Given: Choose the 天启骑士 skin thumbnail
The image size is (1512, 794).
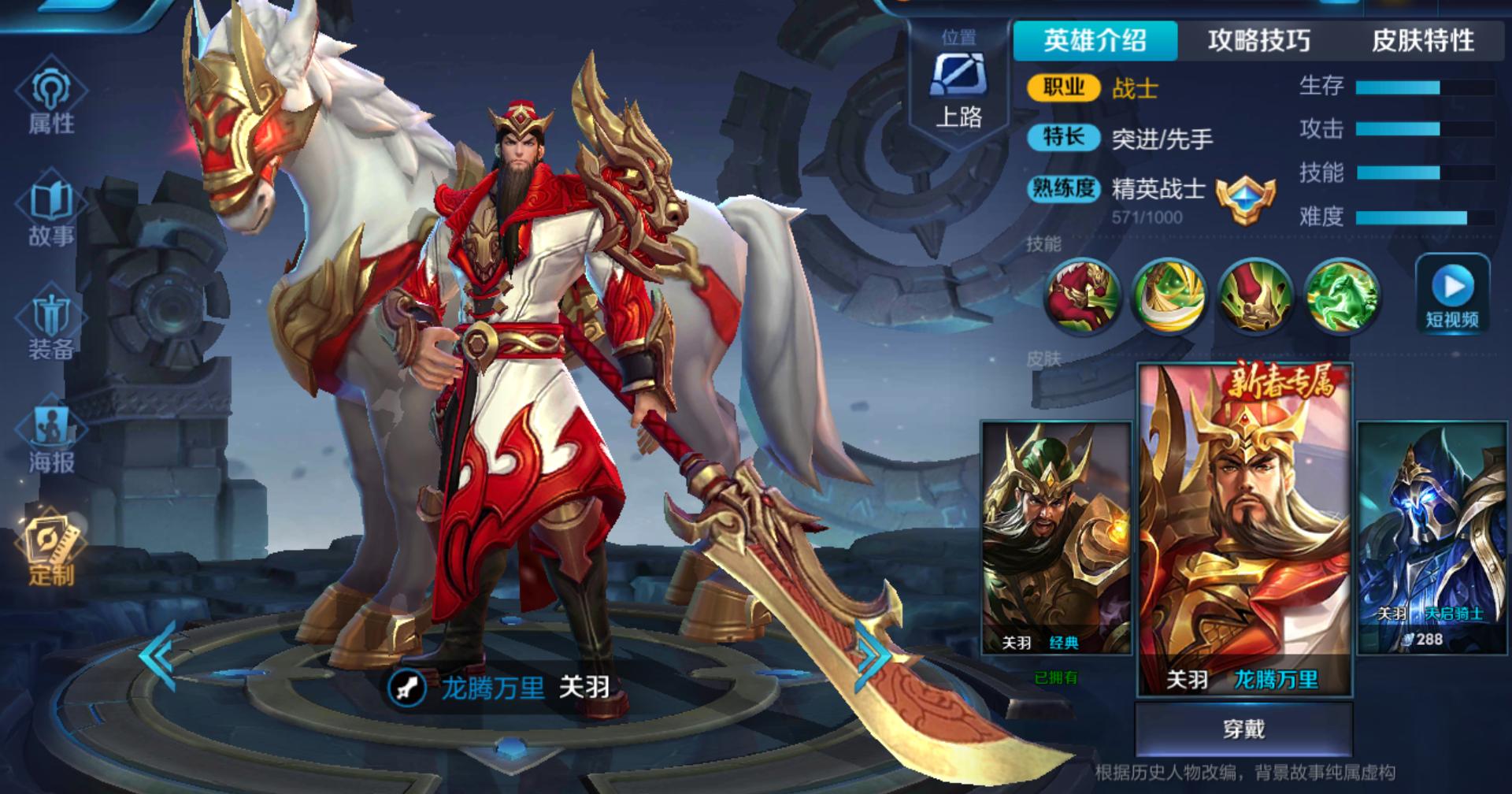Looking at the screenshot, I should [x=1432, y=538].
